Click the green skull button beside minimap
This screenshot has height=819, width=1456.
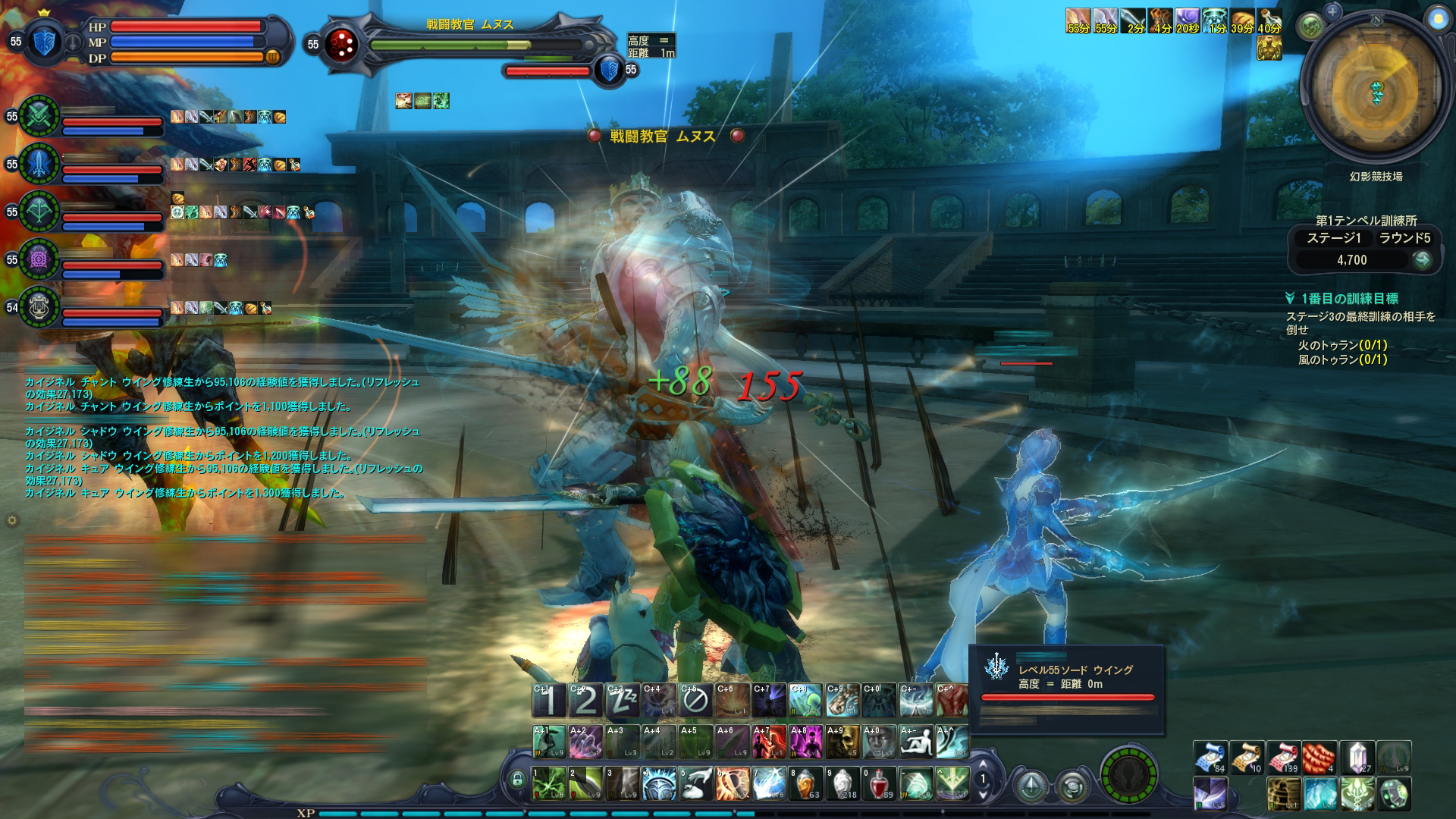[1311, 27]
